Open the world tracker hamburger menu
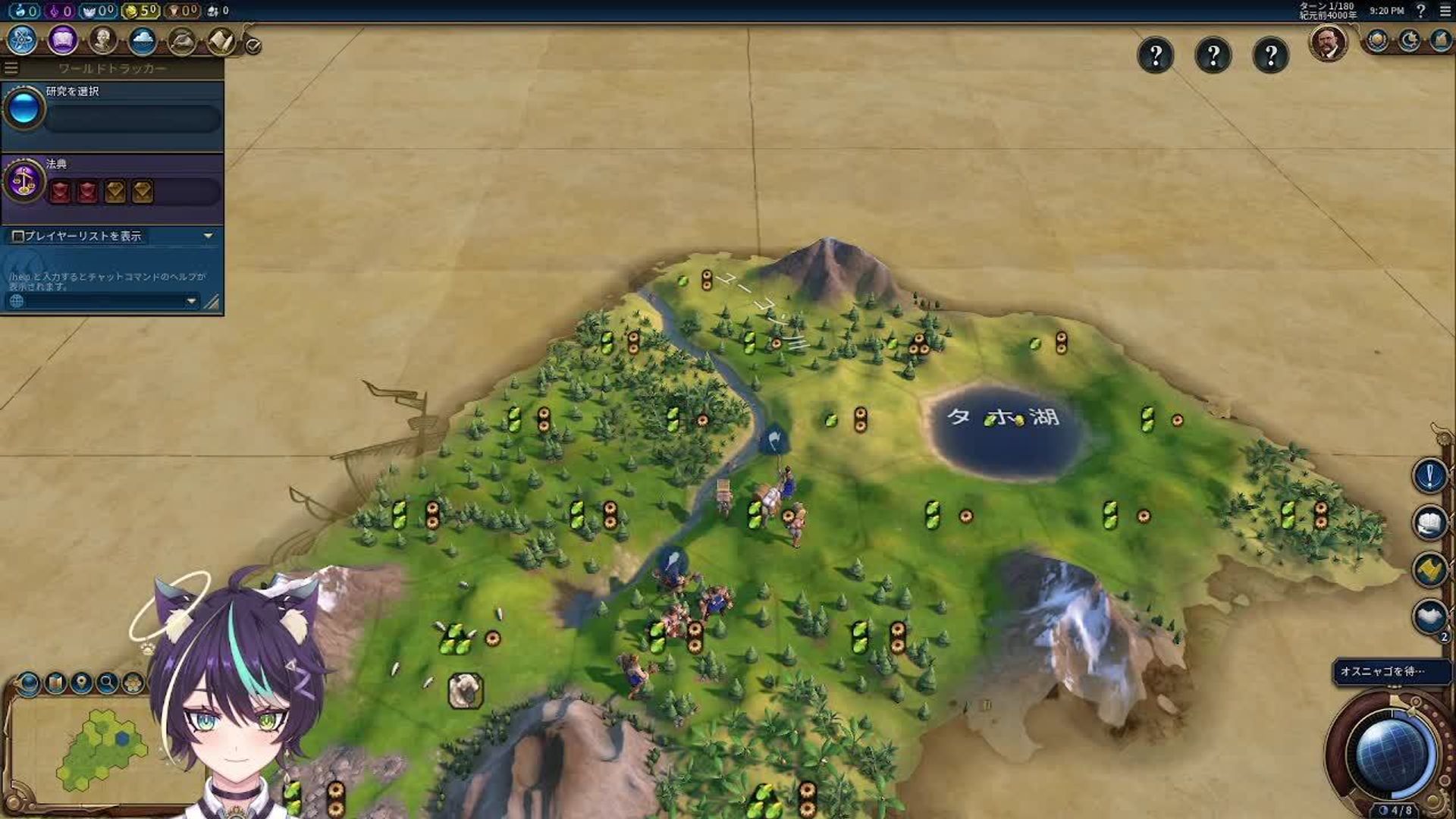Viewport: 1456px width, 819px height. (11, 68)
